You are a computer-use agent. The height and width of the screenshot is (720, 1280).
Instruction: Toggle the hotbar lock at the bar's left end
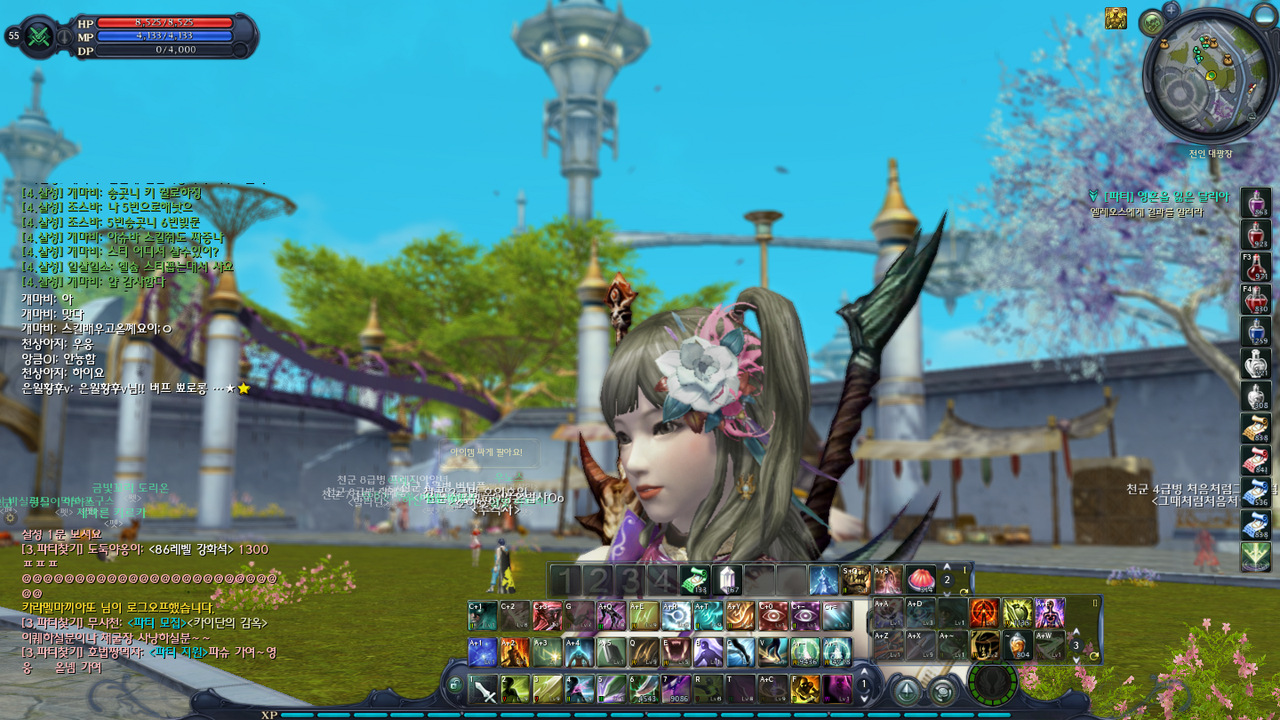pyautogui.click(x=455, y=686)
